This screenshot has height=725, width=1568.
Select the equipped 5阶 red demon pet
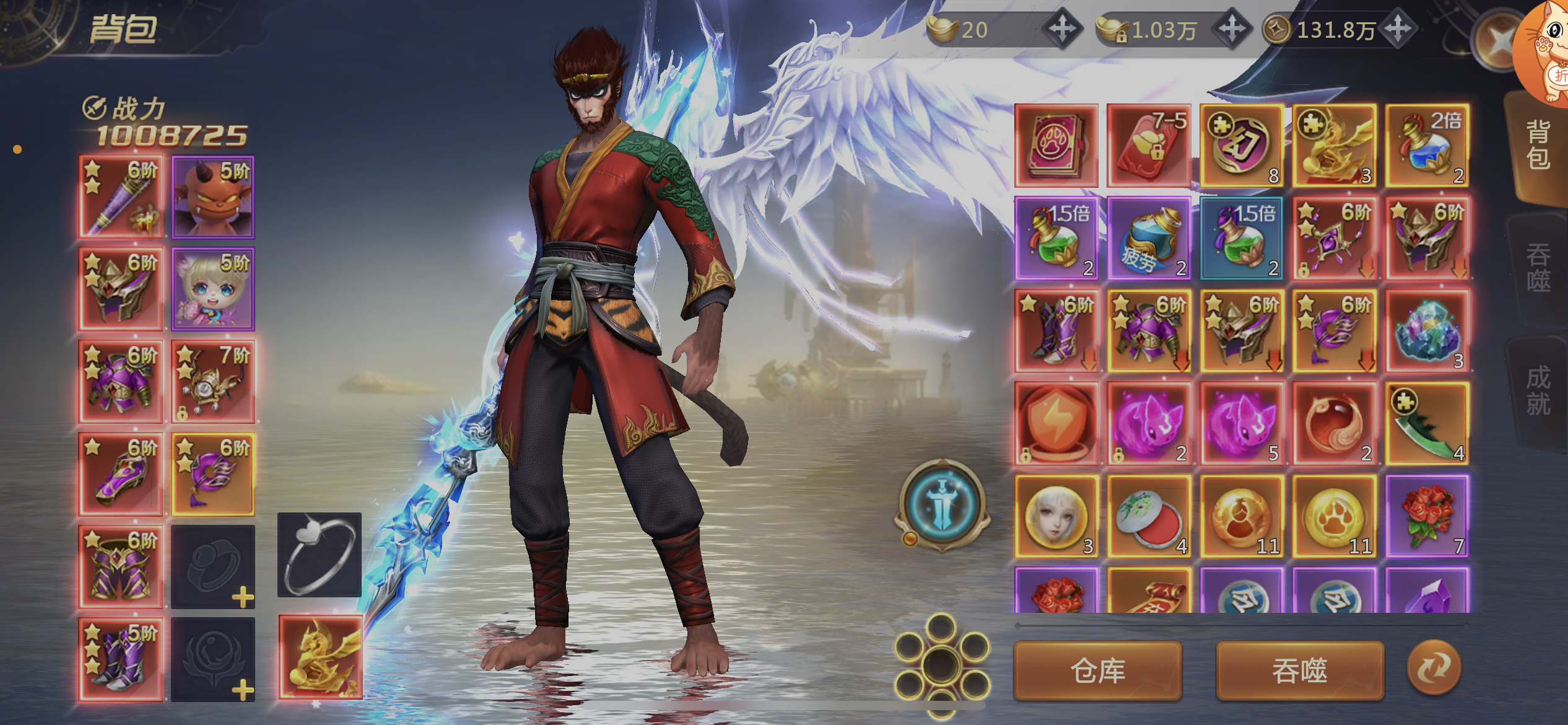click(x=213, y=196)
